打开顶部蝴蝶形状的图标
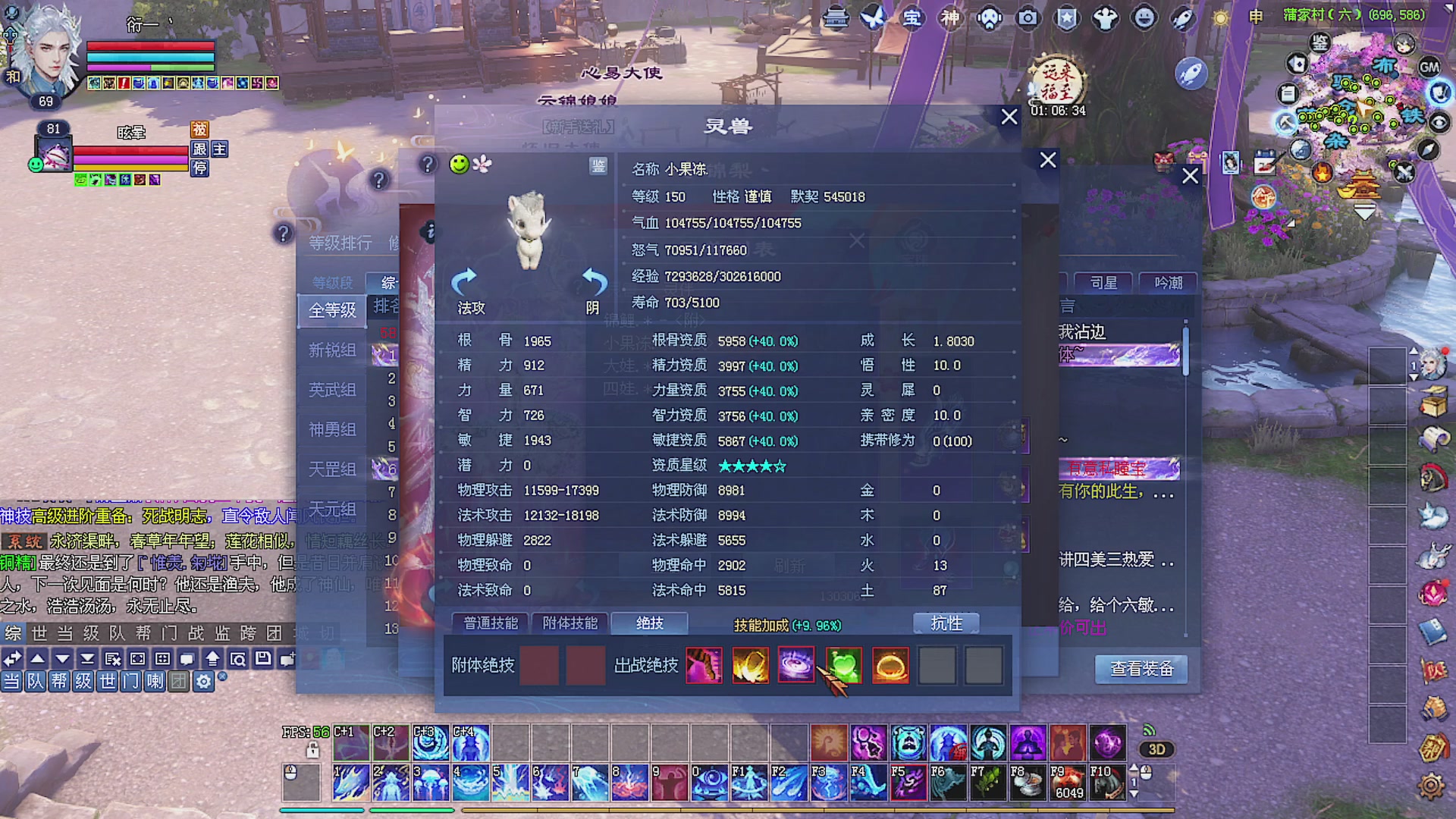The height and width of the screenshot is (819, 1456). click(872, 17)
